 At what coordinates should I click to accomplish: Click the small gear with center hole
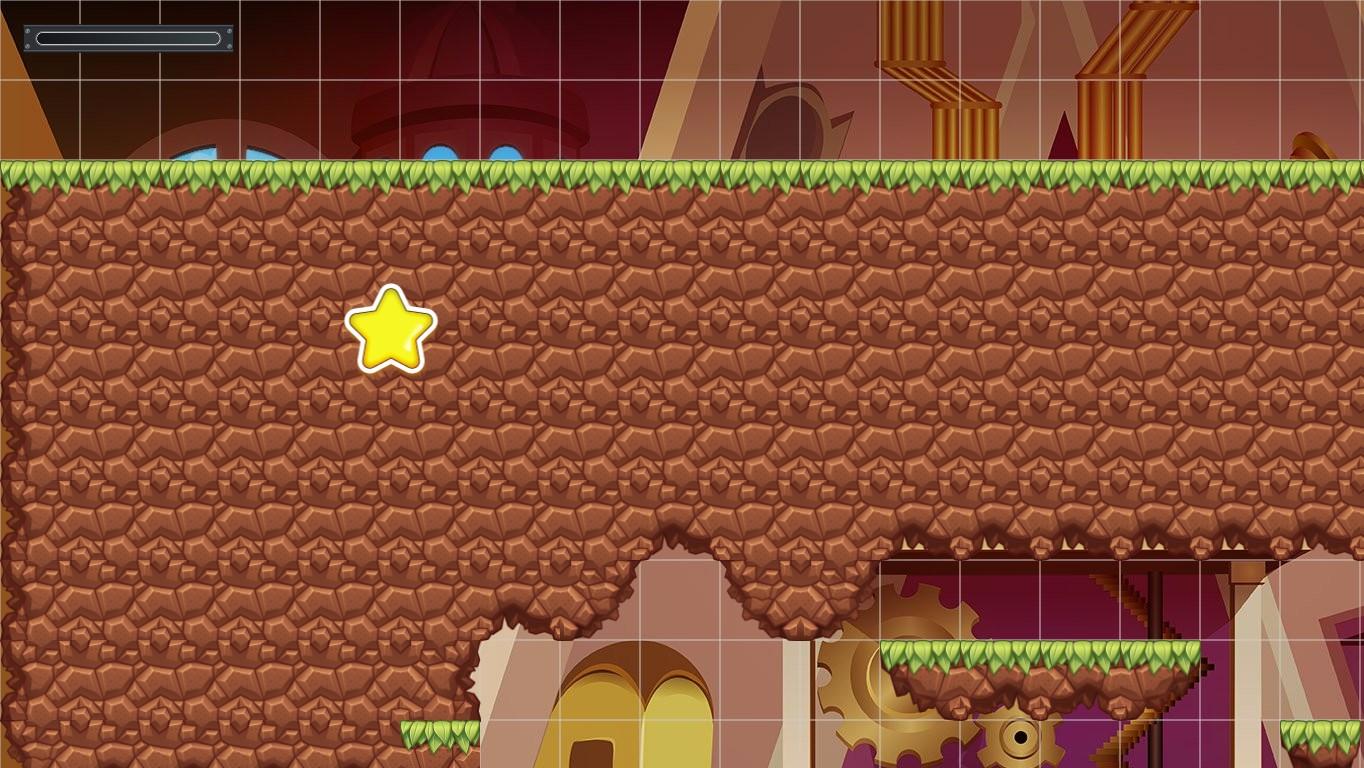(x=1022, y=740)
